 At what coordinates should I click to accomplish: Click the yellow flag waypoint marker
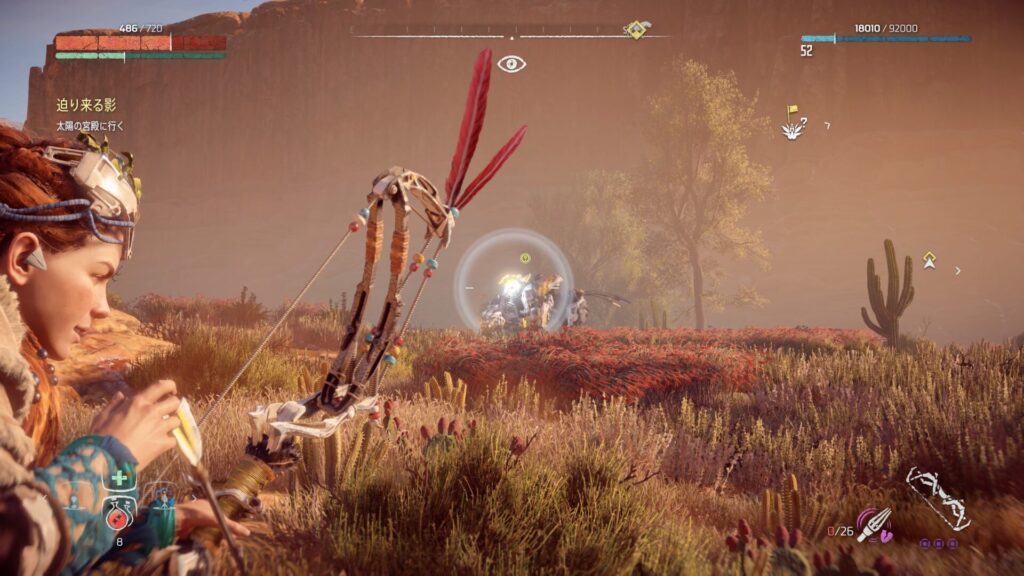point(793,112)
